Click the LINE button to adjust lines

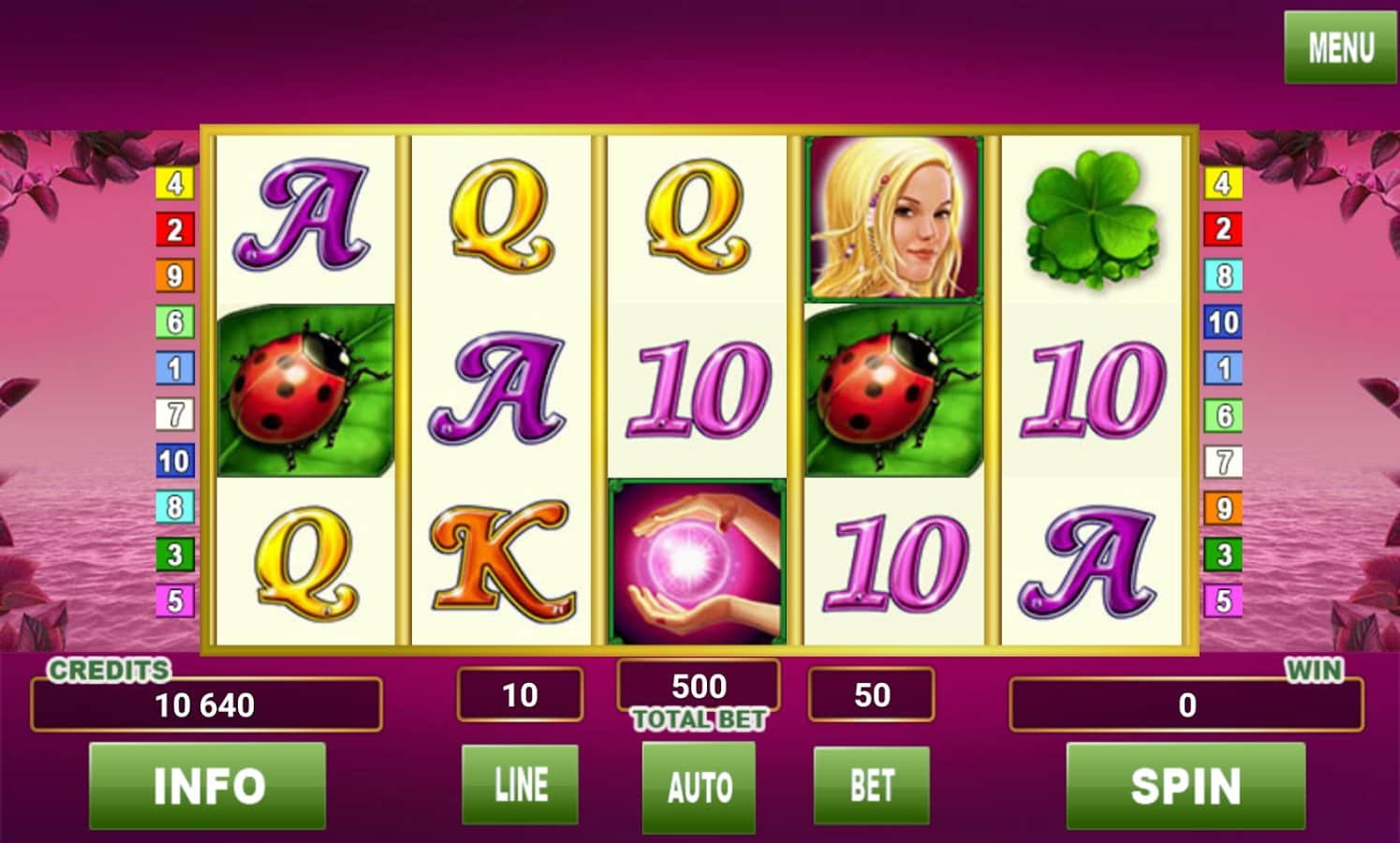[x=521, y=787]
